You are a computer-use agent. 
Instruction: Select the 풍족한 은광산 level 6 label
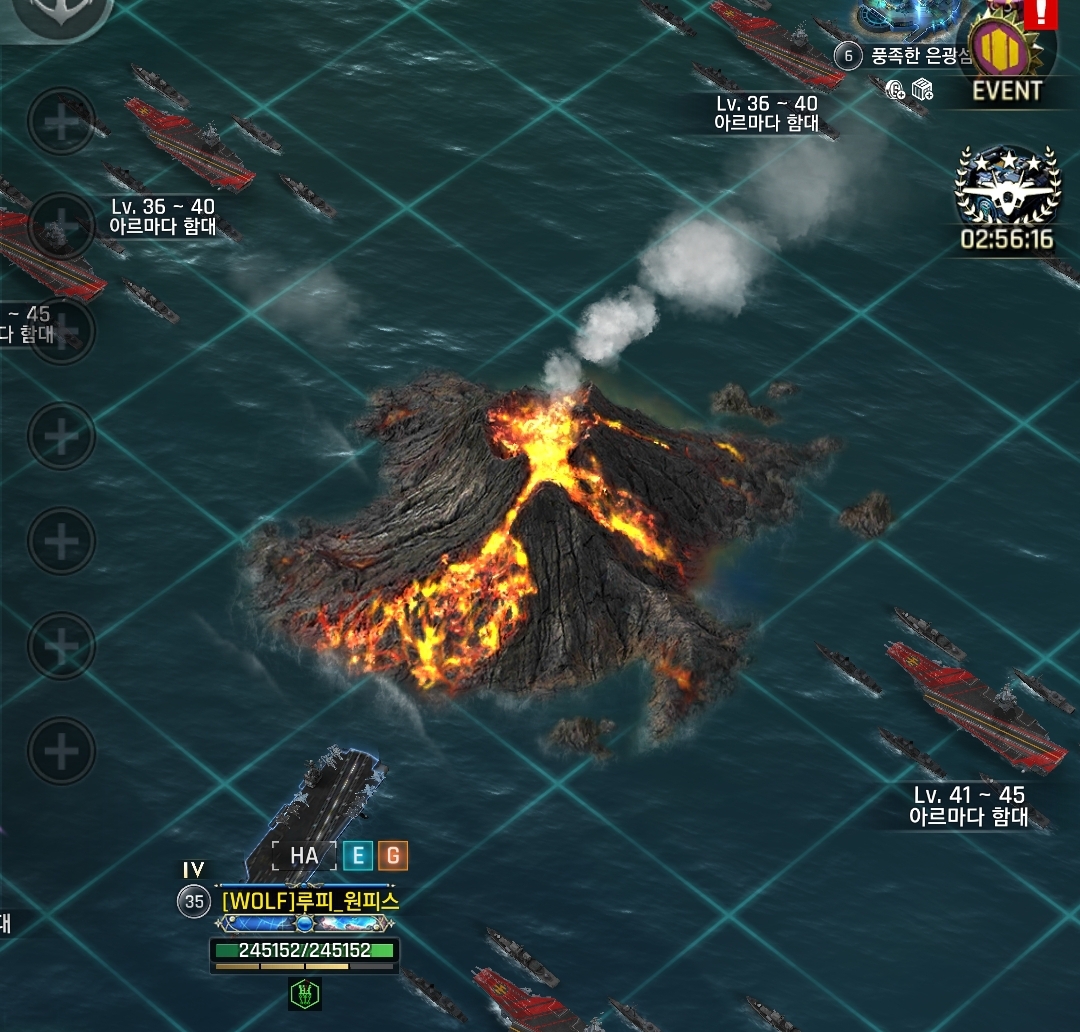[x=906, y=55]
